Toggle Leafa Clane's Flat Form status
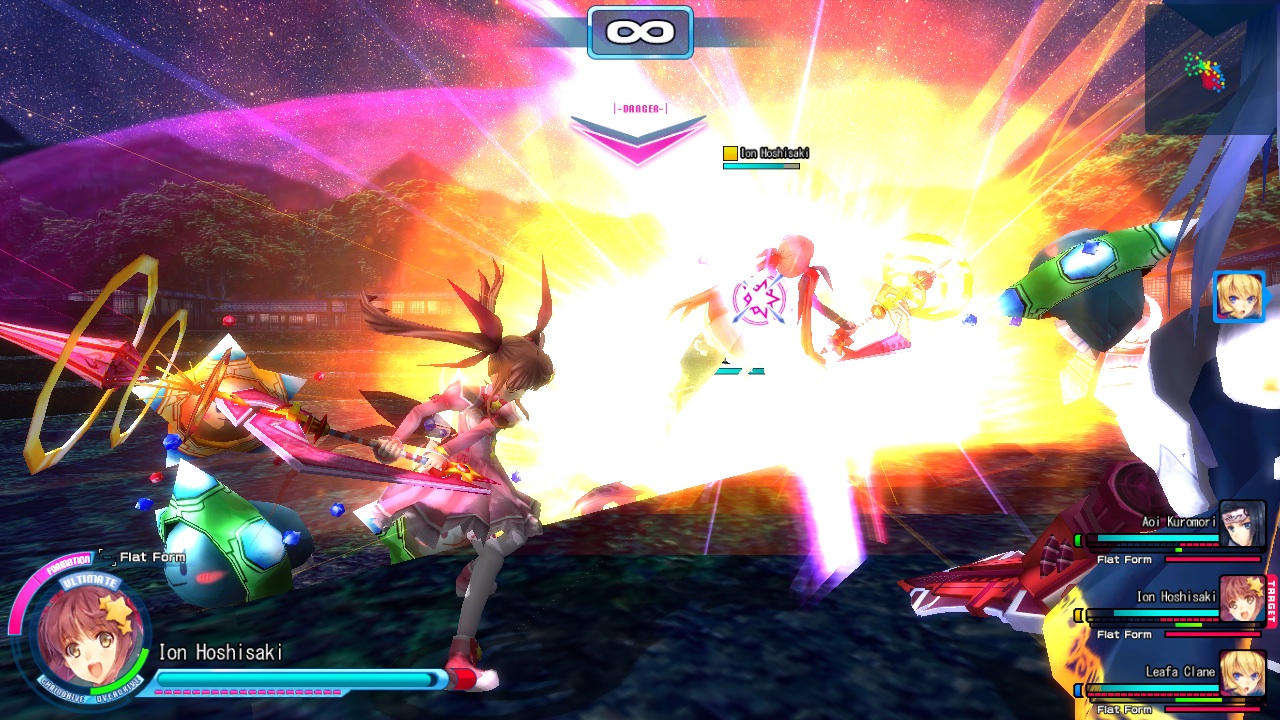 1125,708
